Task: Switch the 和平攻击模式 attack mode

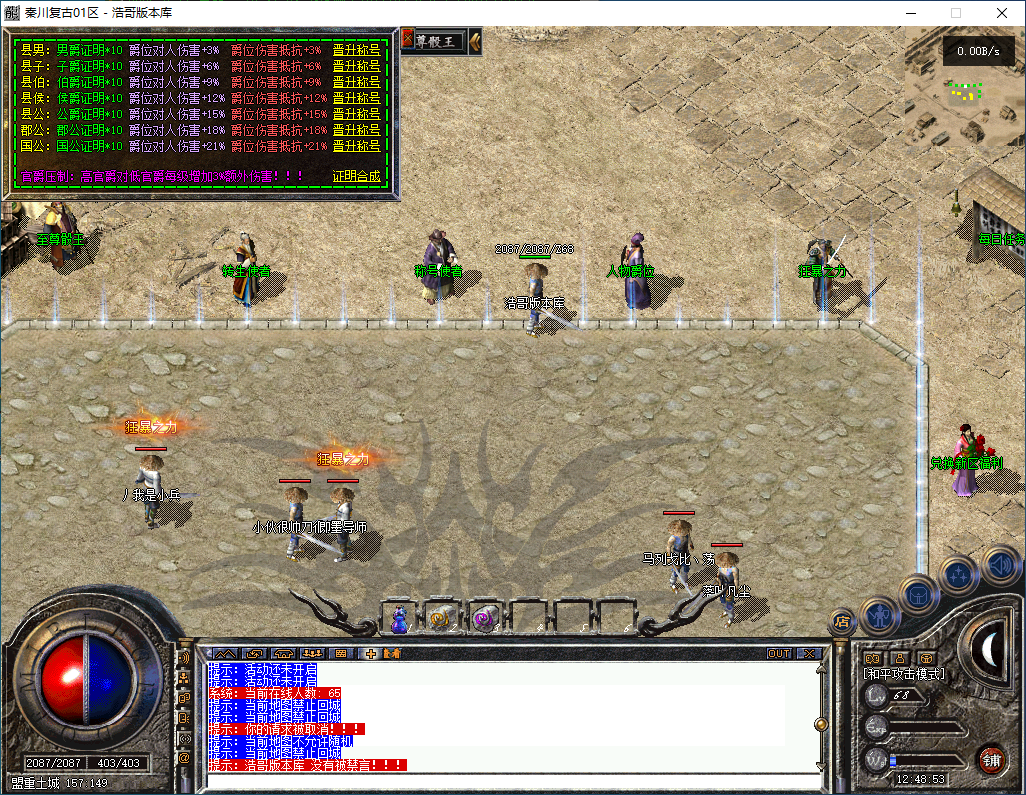Action: tap(905, 674)
